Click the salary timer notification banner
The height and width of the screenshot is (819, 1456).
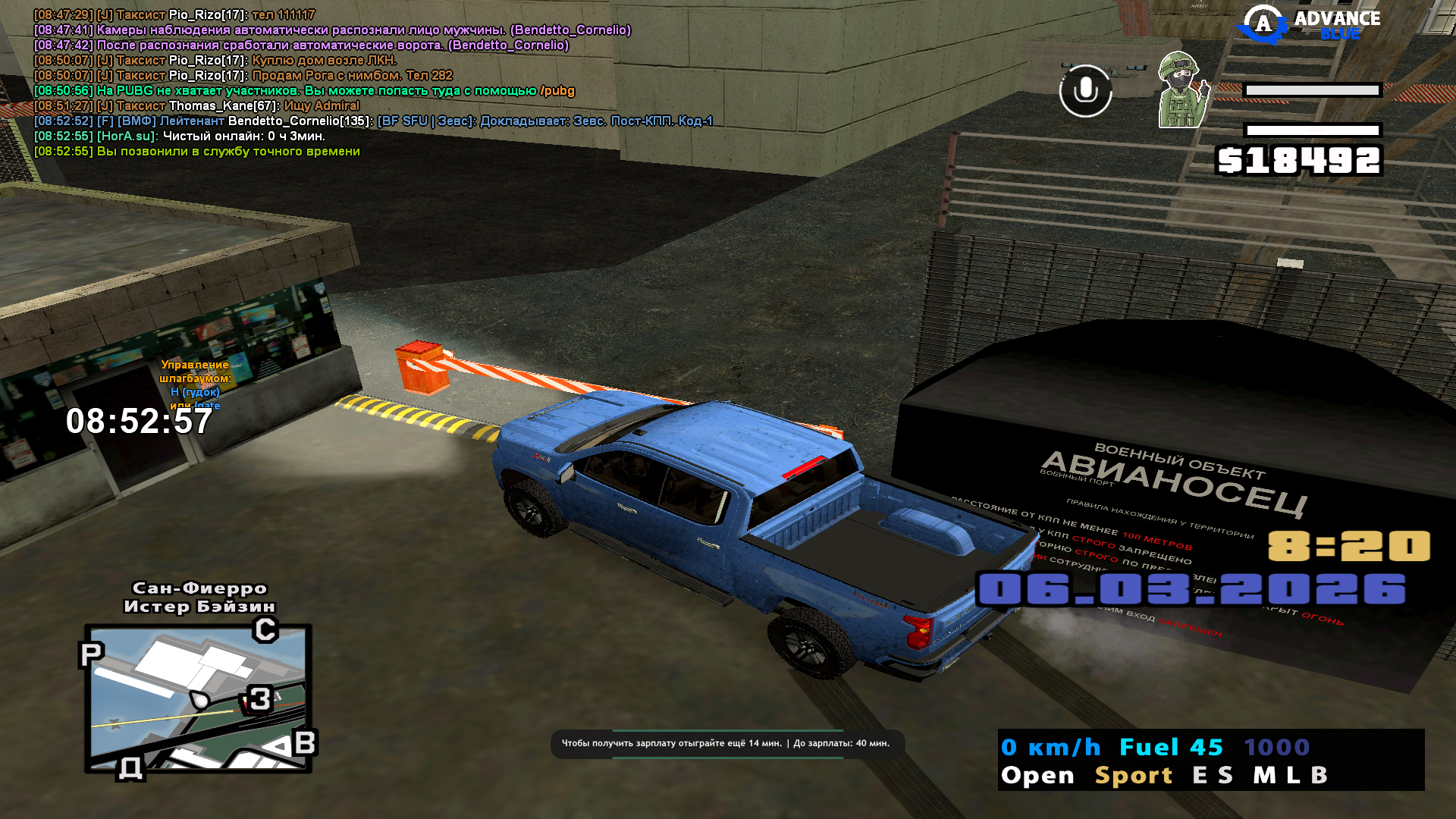[x=726, y=743]
